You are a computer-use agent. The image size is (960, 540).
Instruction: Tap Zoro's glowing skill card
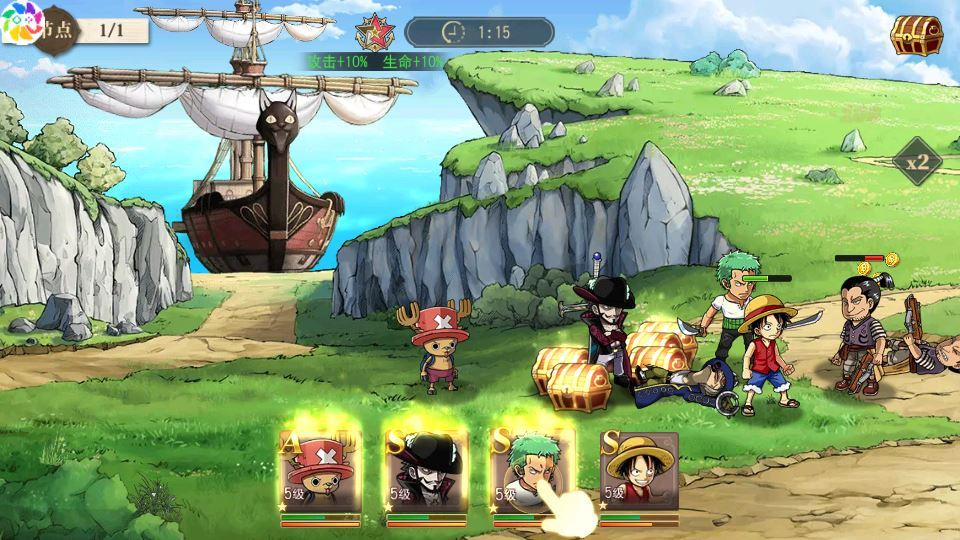530,472
